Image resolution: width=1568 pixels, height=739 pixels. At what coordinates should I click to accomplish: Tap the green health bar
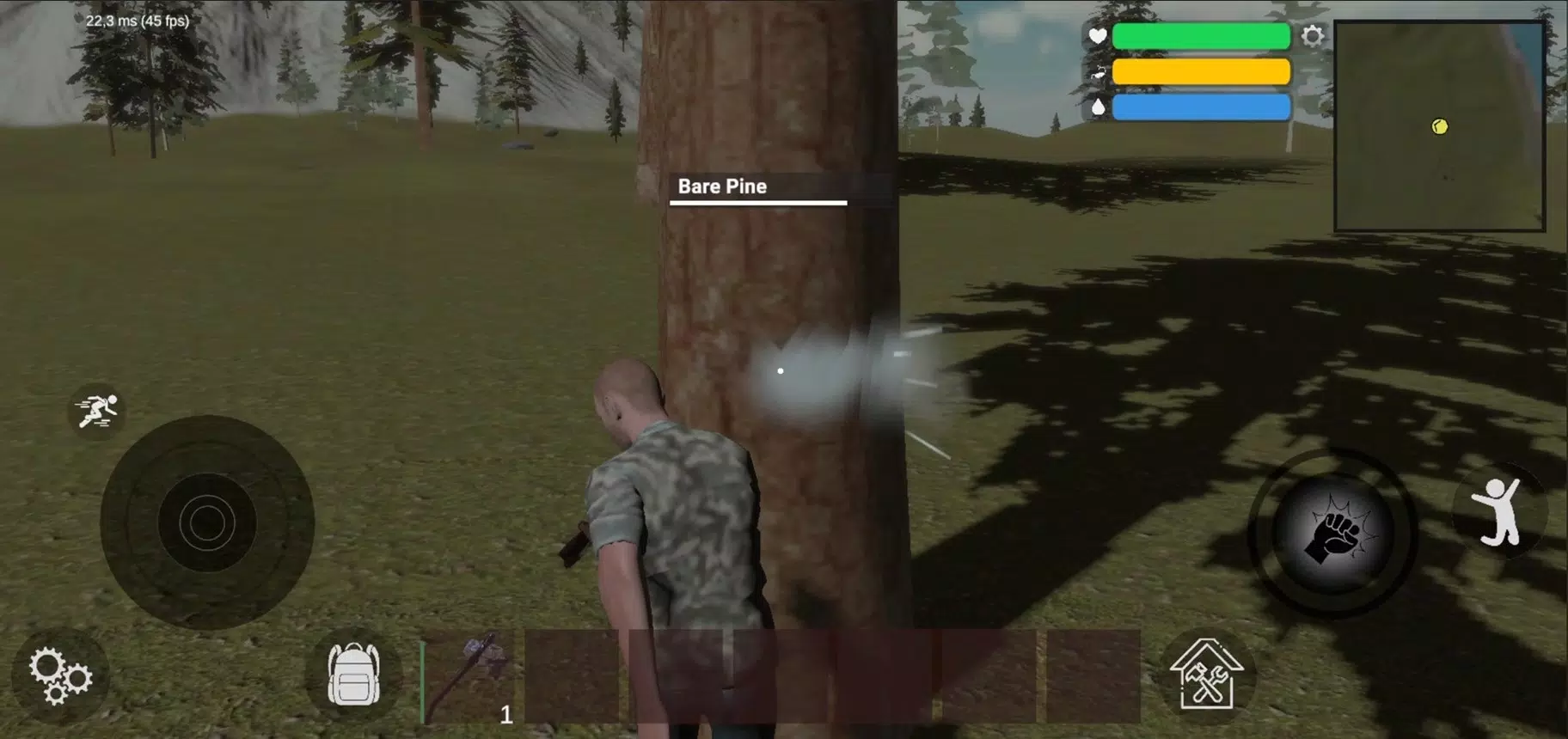(1201, 36)
